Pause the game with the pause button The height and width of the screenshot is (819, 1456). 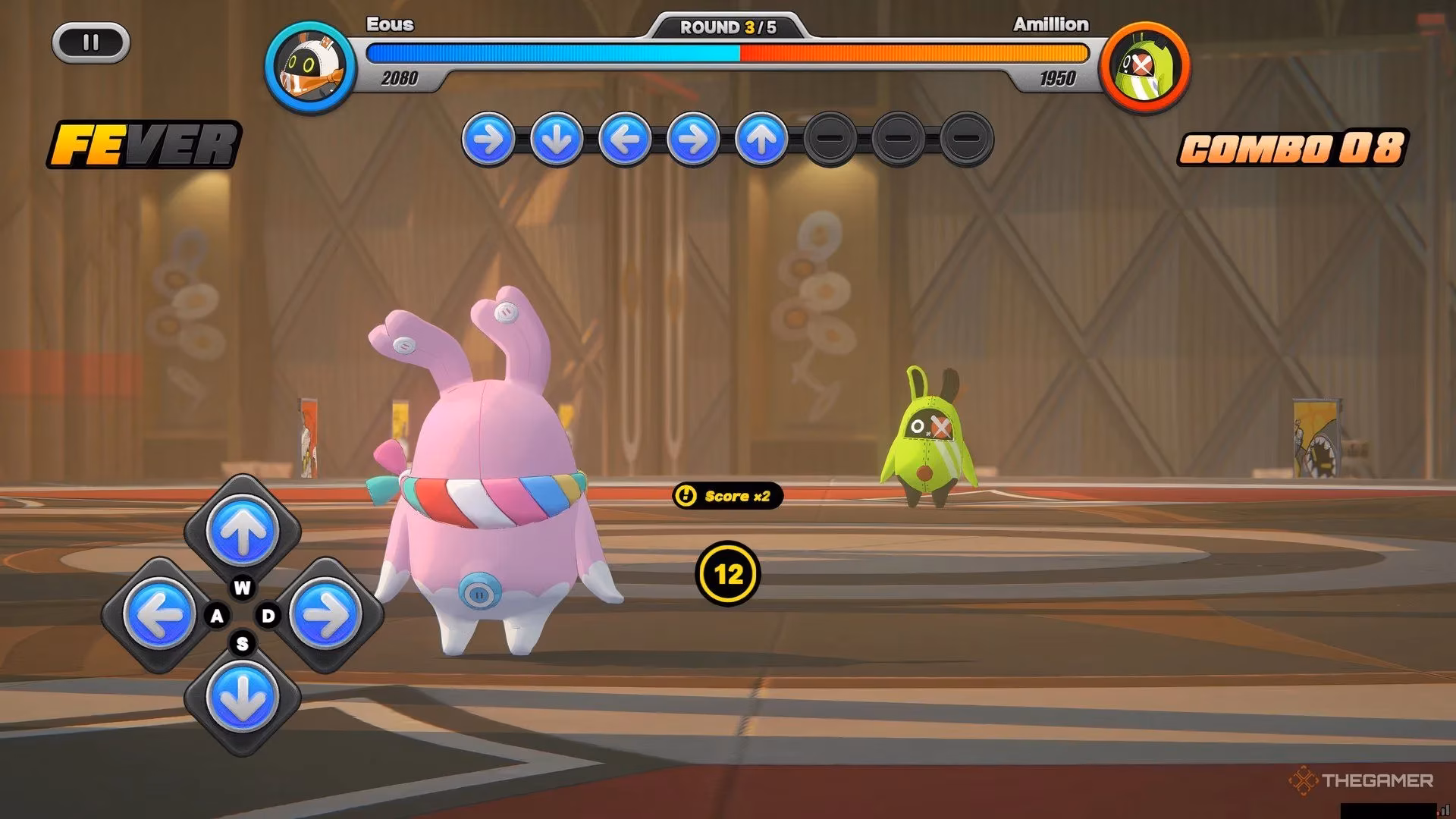(x=91, y=42)
